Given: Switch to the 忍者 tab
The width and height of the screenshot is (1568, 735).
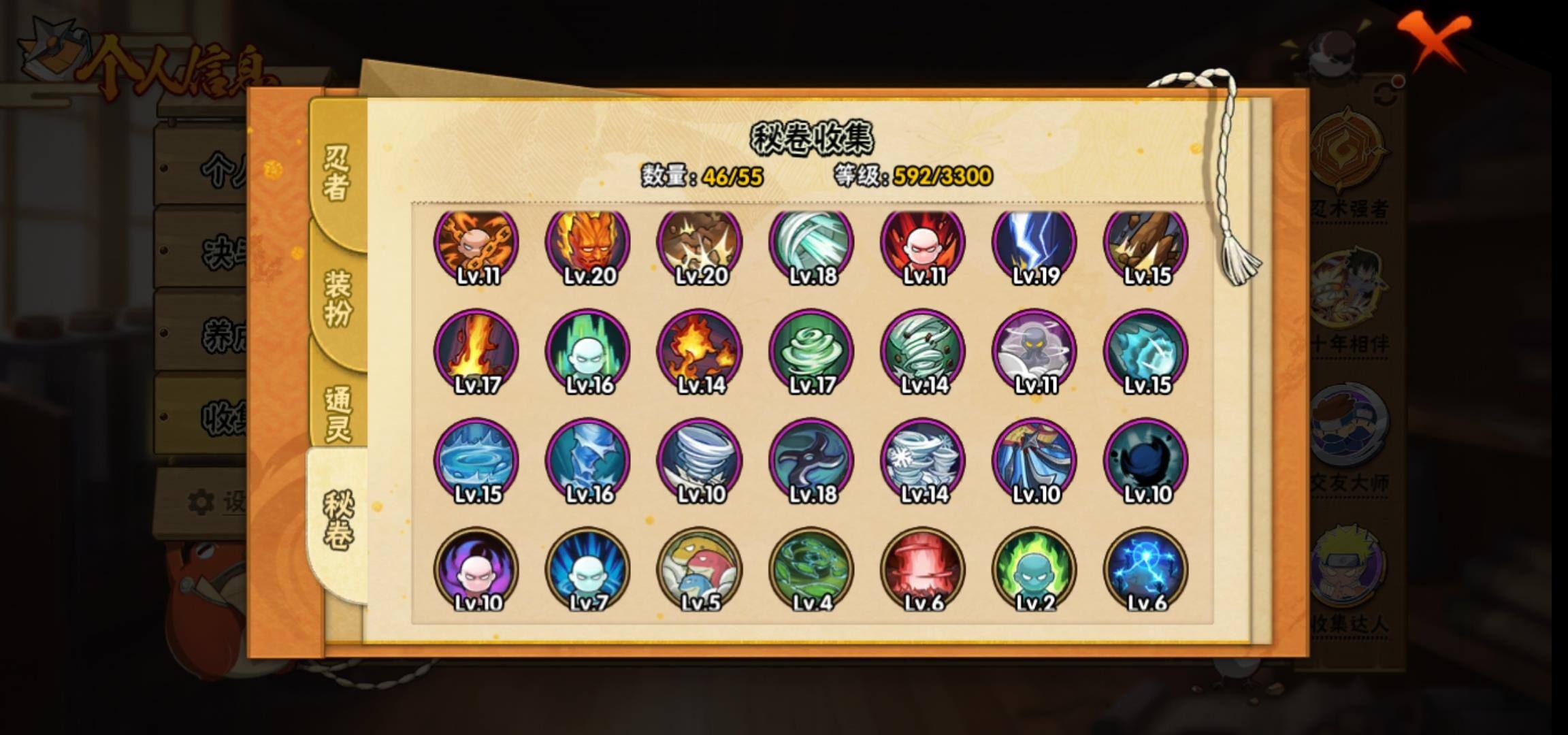Looking at the screenshot, I should (x=337, y=174).
